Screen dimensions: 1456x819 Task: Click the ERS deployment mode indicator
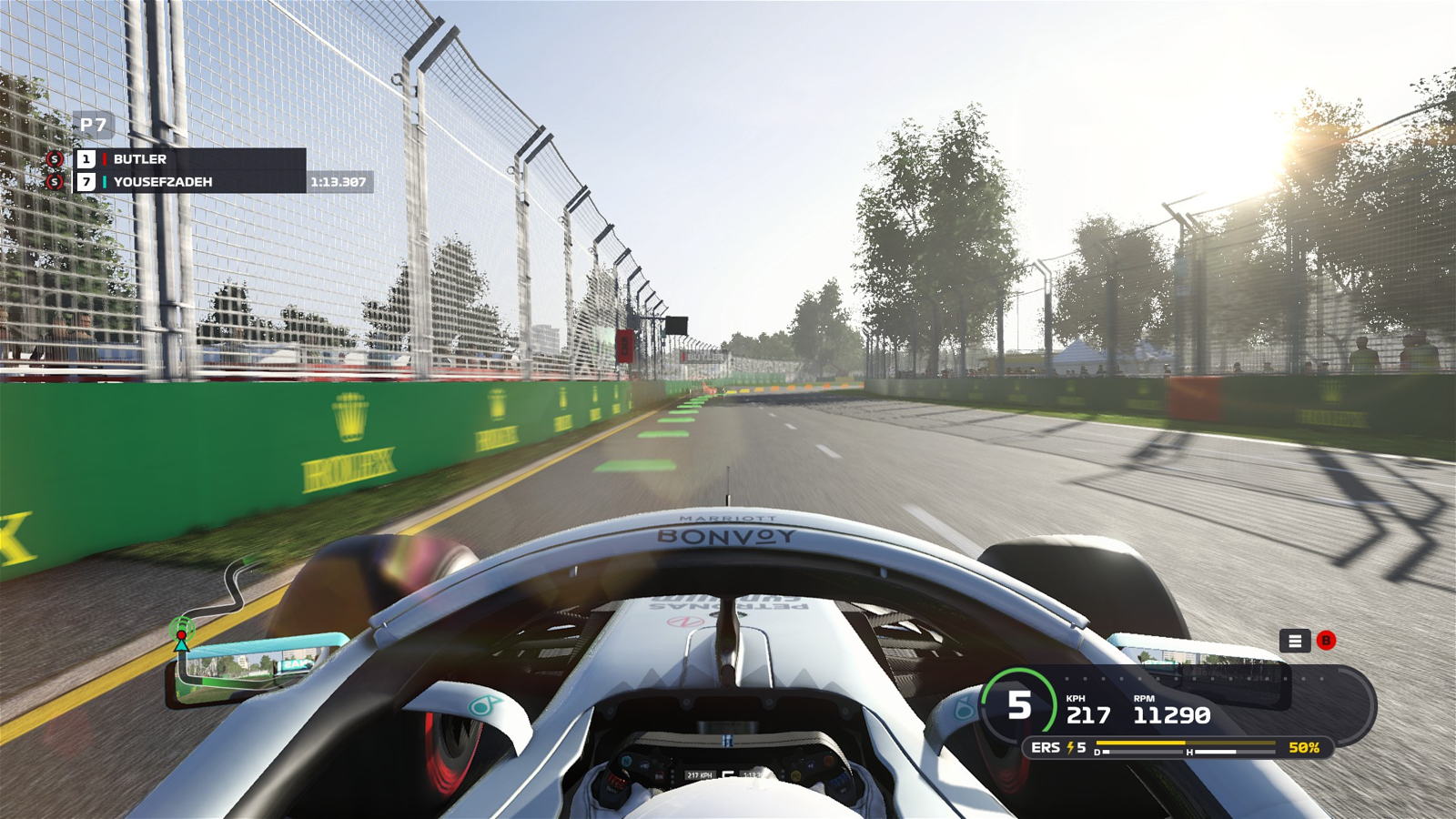click(1058, 747)
